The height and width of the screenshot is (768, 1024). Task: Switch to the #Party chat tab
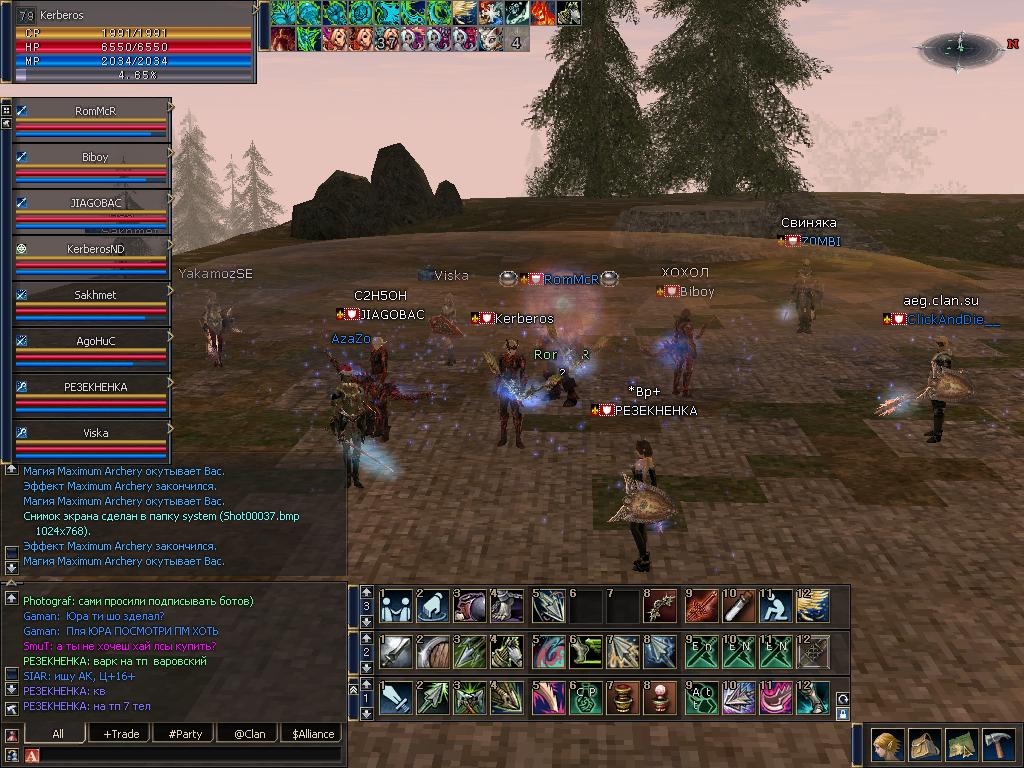pyautogui.click(x=185, y=733)
